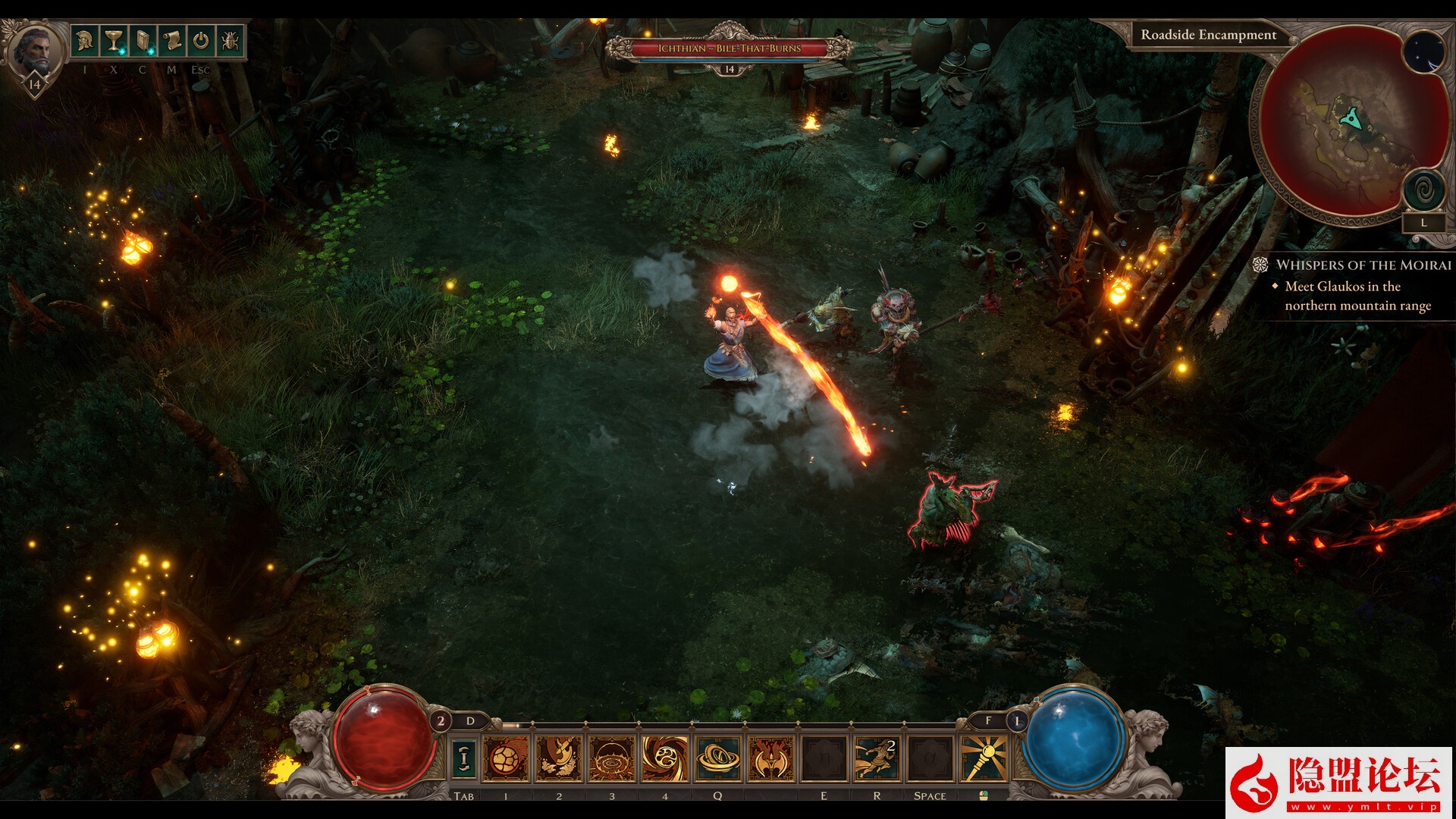Trigger the flaming double-axe skill
The height and width of the screenshot is (819, 1456).
click(x=771, y=758)
